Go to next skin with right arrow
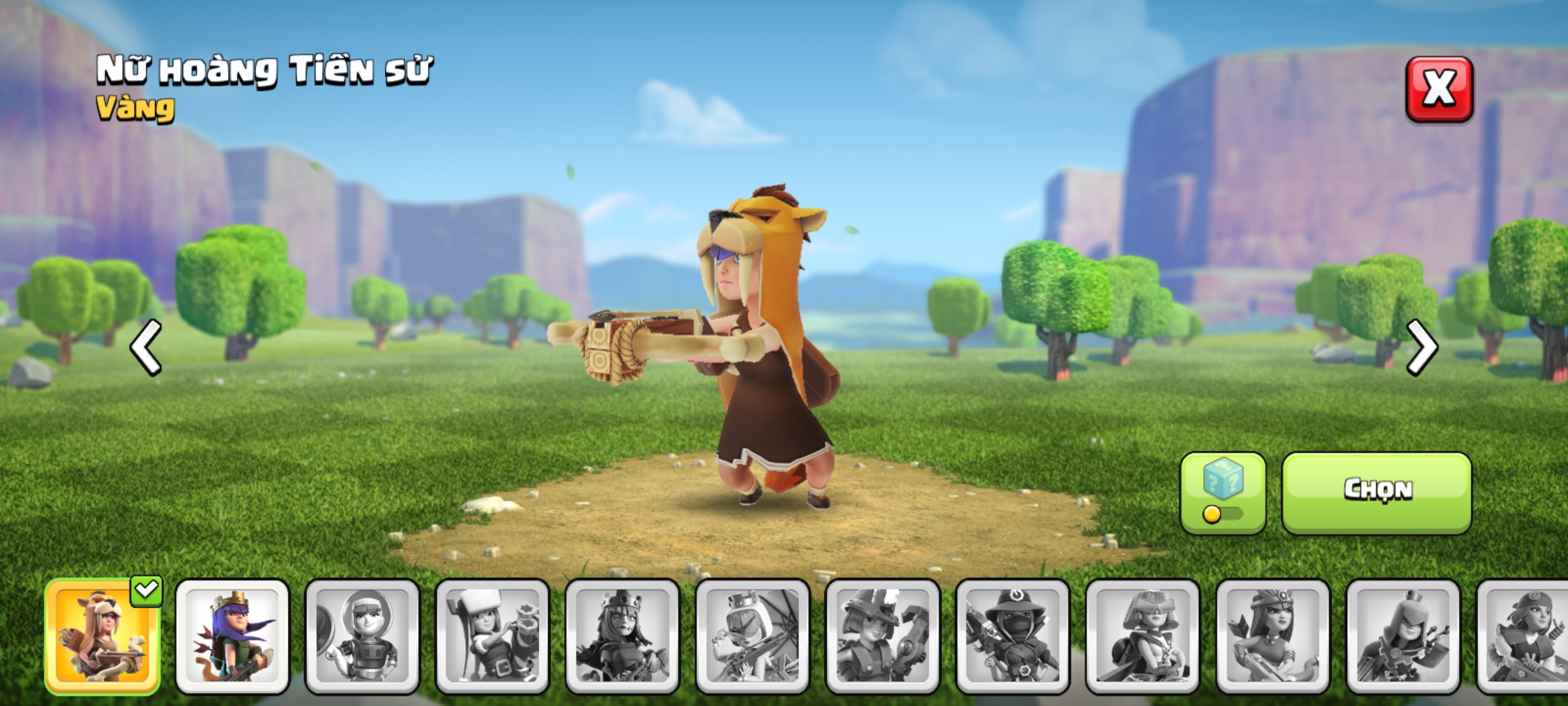 click(1421, 347)
